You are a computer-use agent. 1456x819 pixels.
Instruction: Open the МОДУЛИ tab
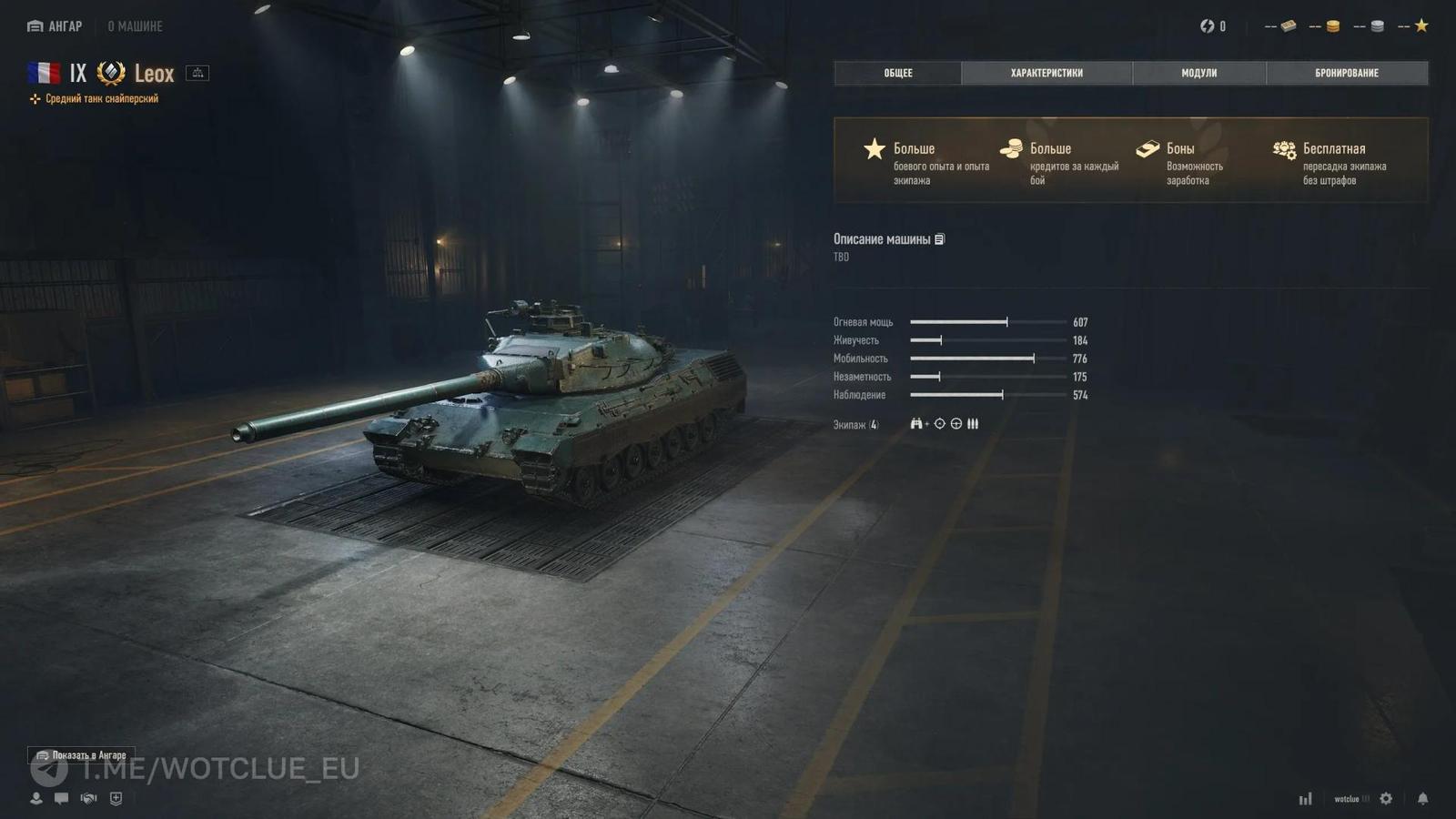click(x=1198, y=73)
